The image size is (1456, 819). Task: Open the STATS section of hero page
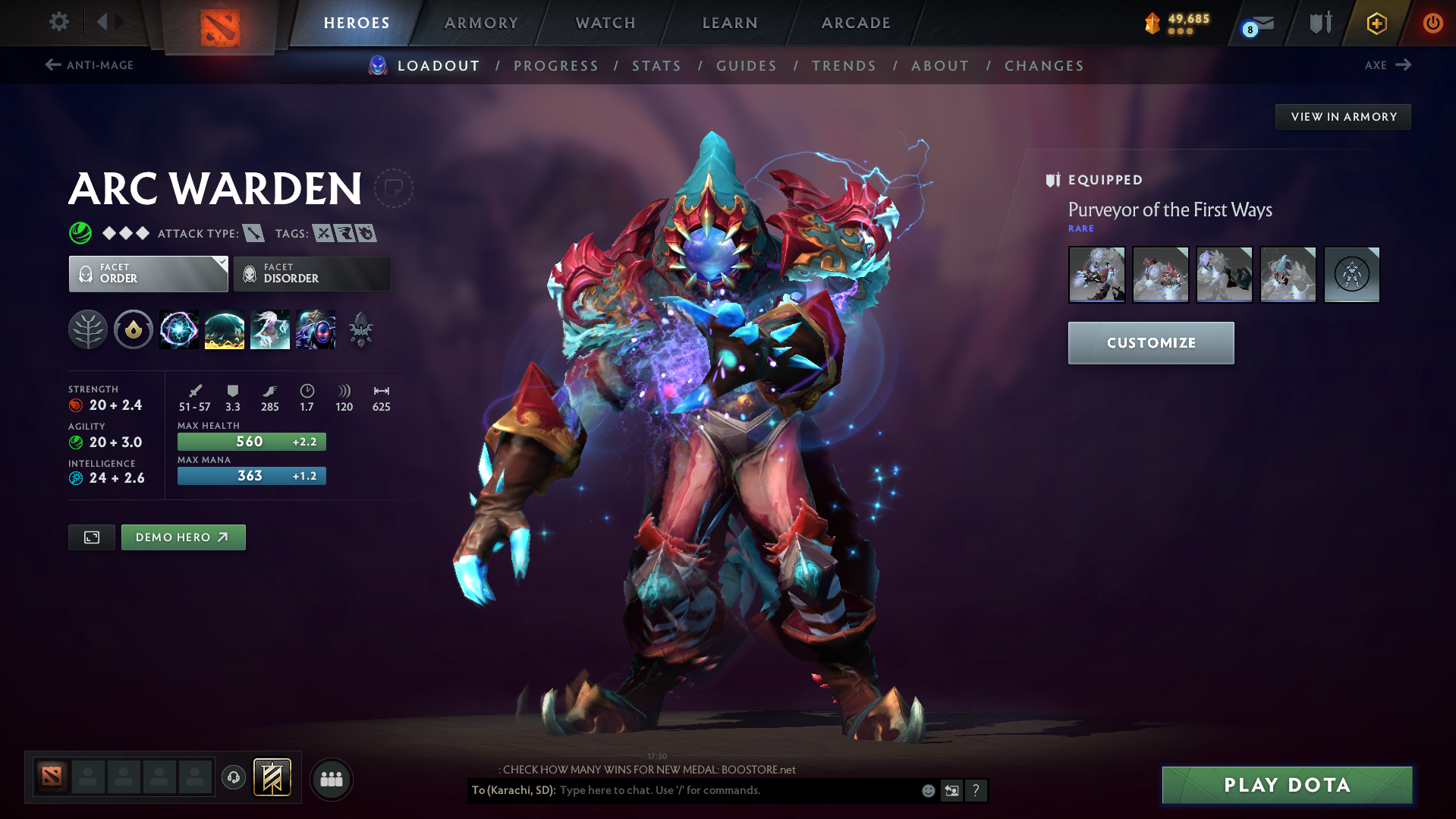[656, 65]
